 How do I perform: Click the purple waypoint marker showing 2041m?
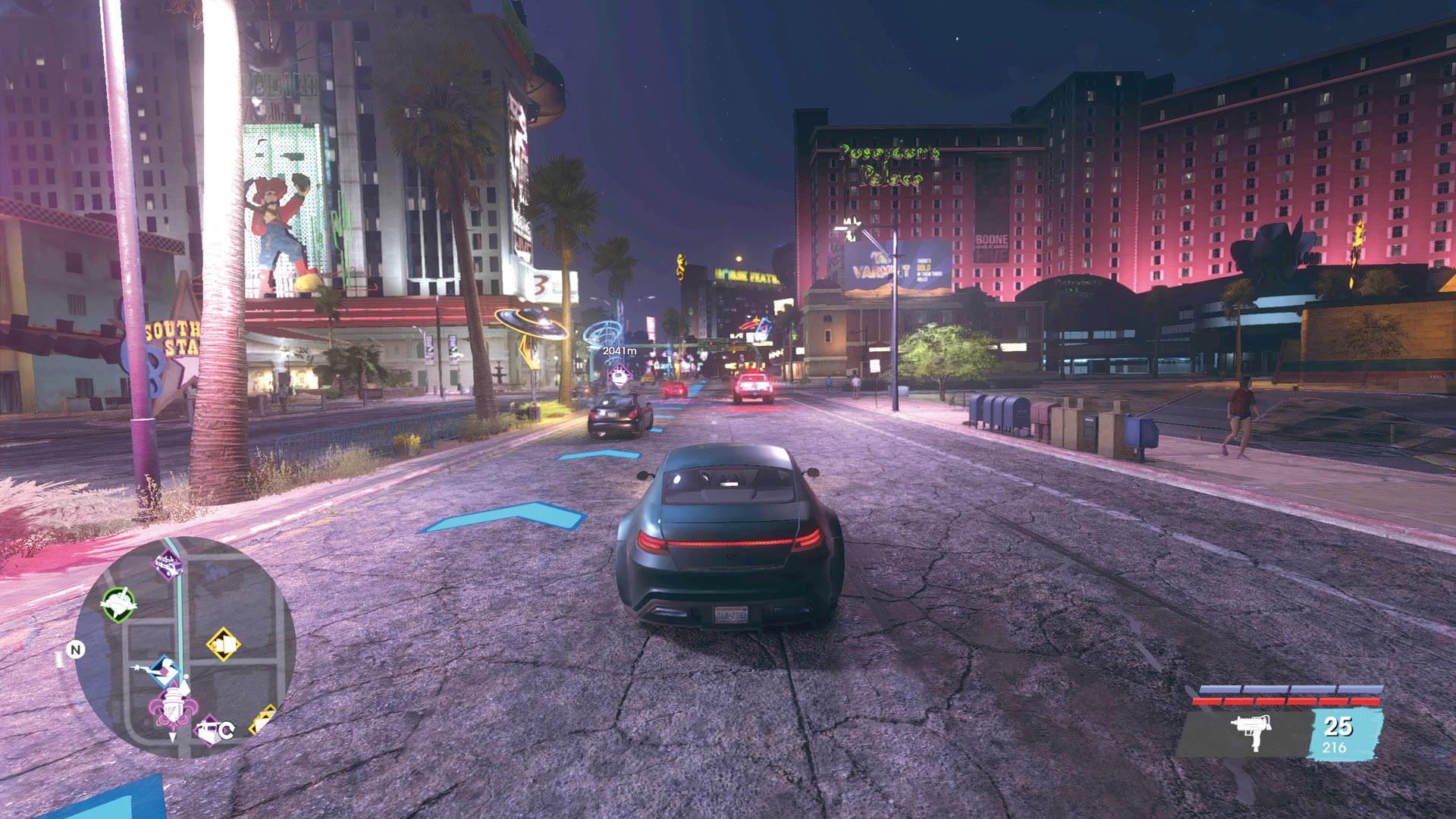(x=620, y=375)
